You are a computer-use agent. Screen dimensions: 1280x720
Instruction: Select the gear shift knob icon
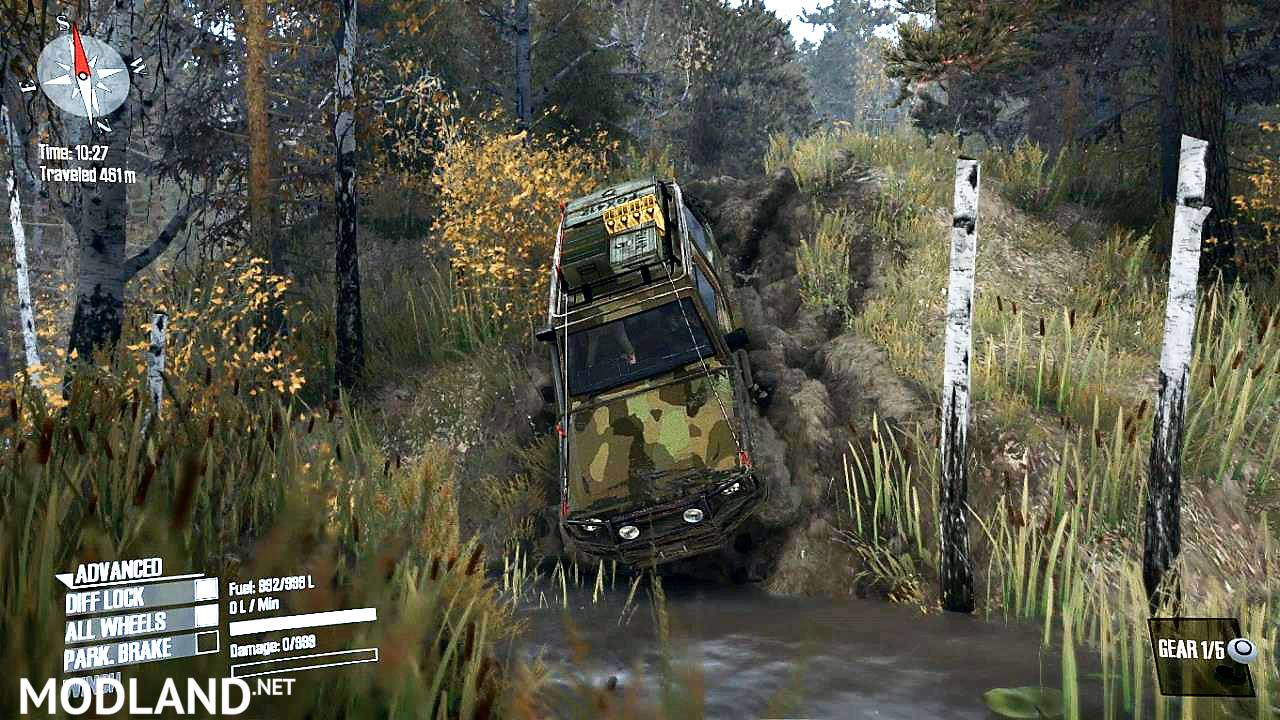click(1242, 648)
